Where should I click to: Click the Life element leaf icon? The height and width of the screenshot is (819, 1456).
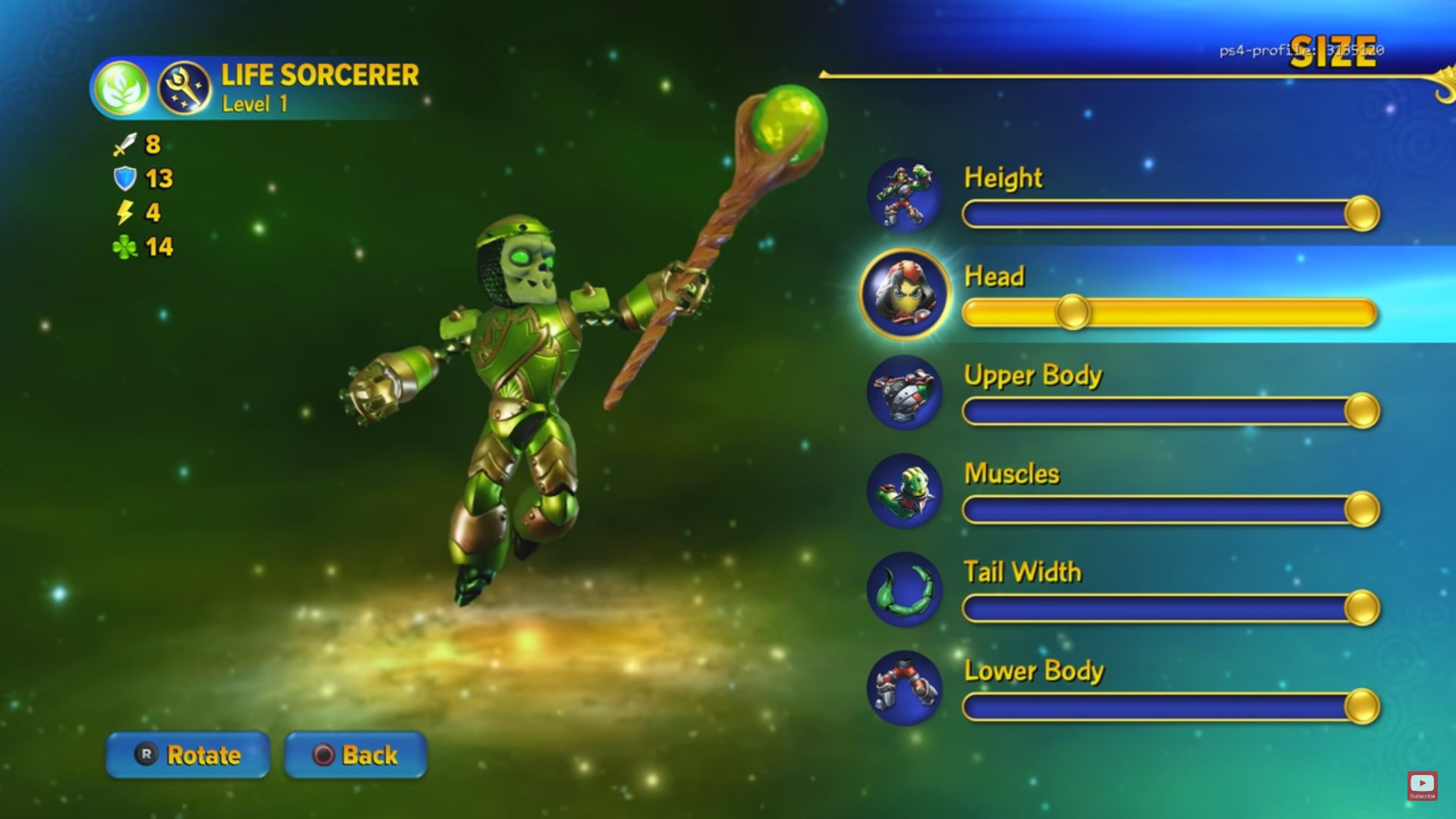click(122, 88)
